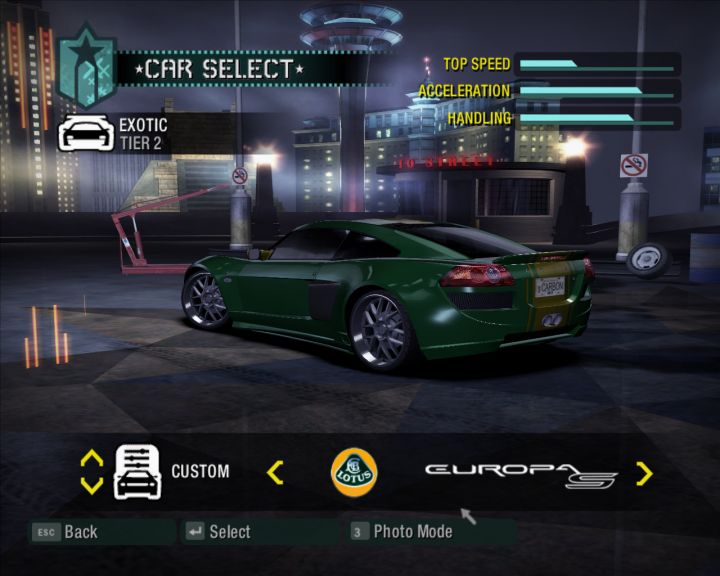Viewport: 720px width, 576px height.
Task: Switch car category with the up arrow
Action: click(x=92, y=458)
